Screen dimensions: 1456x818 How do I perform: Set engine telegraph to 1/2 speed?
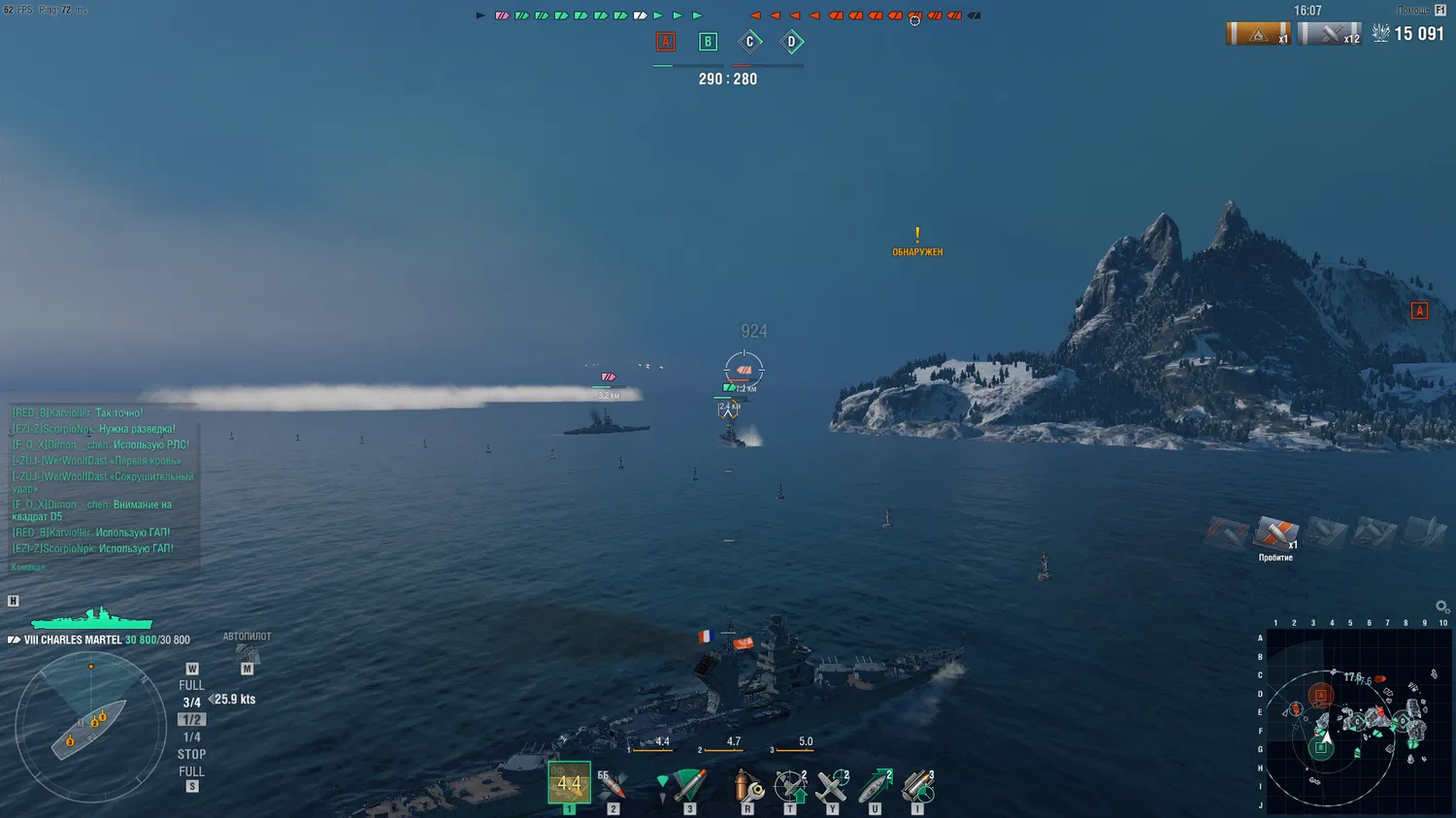coord(191,720)
